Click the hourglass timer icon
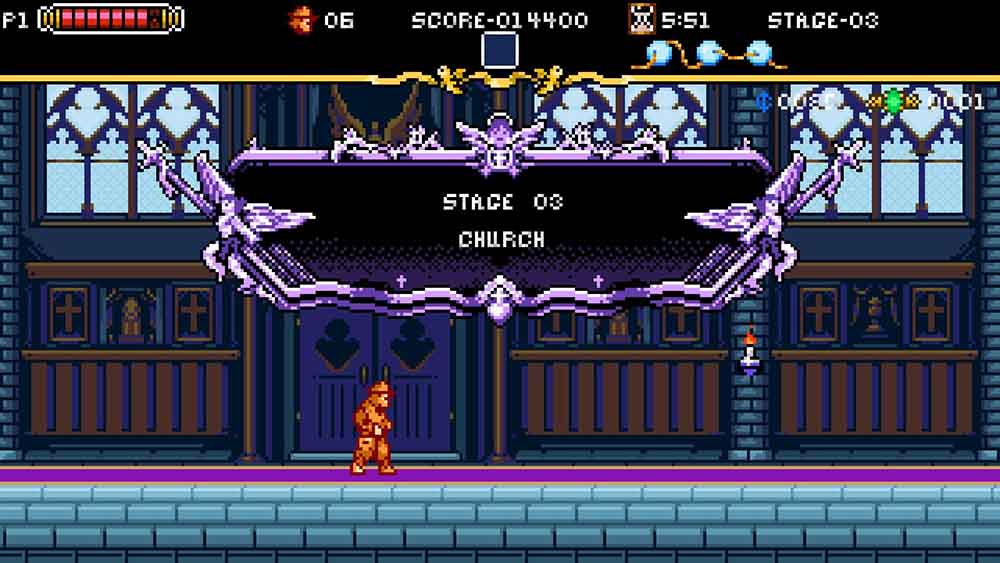 641,19
